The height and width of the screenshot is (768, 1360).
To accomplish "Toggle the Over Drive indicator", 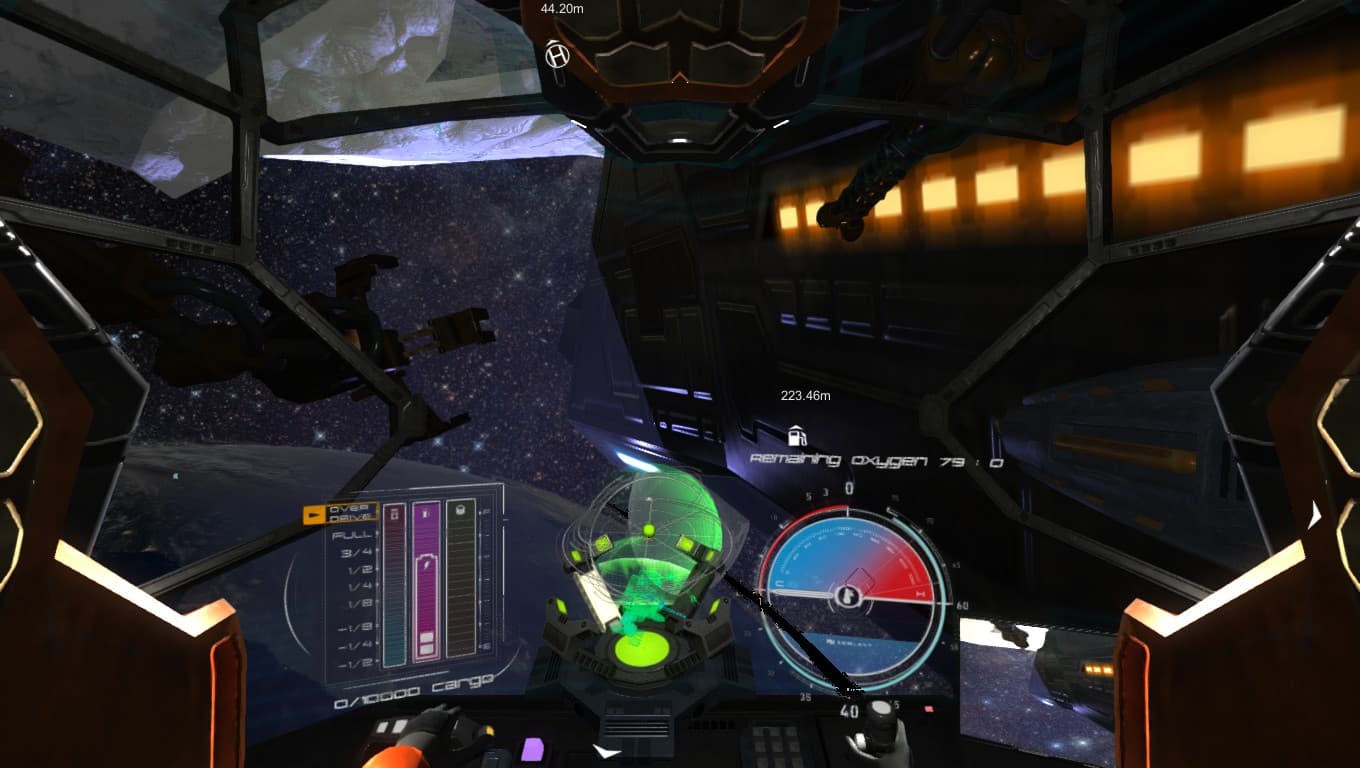I will point(341,514).
